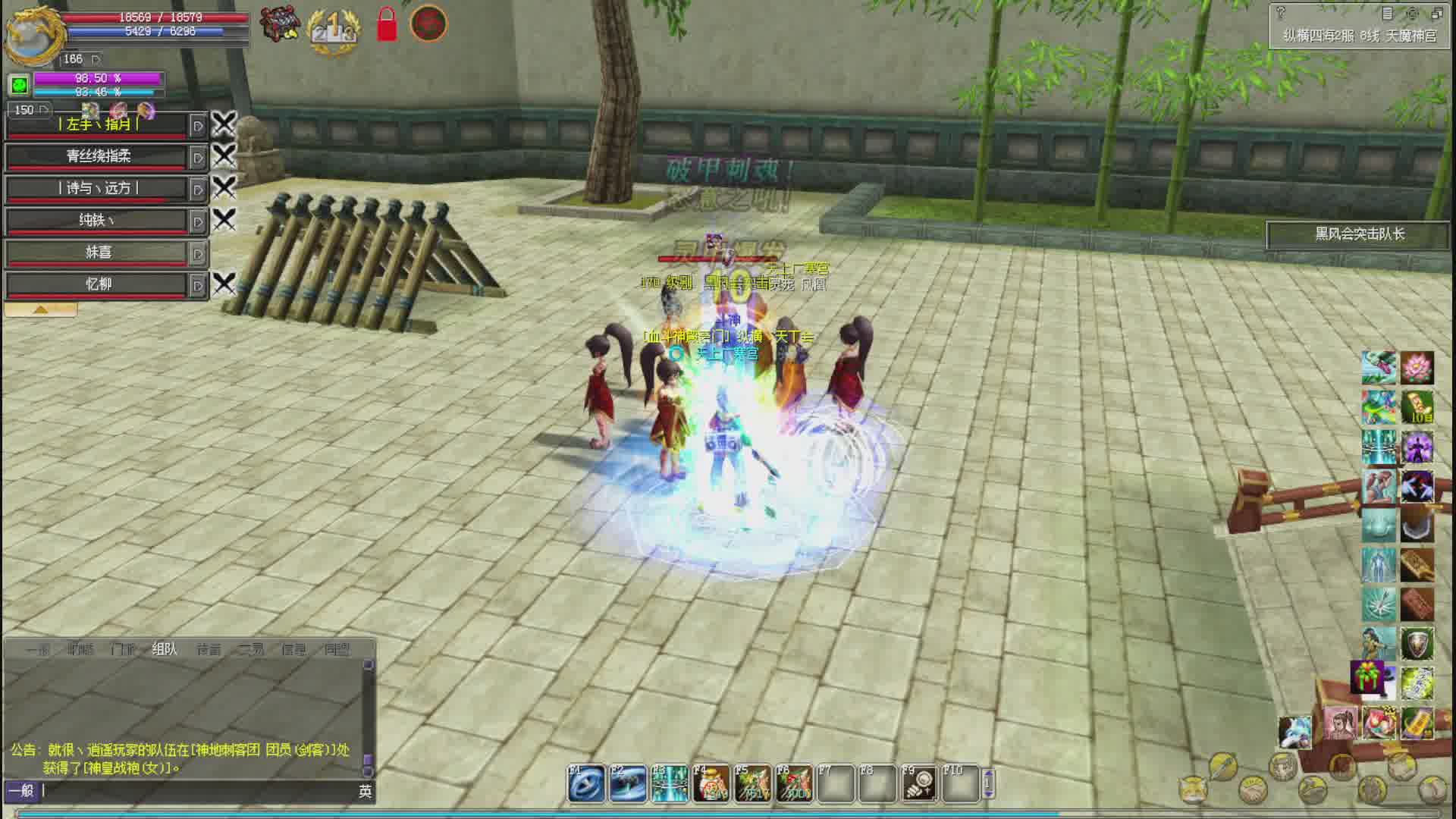Click the pink lotus flower skill icon
Image resolution: width=1456 pixels, height=819 pixels.
click(x=1417, y=368)
